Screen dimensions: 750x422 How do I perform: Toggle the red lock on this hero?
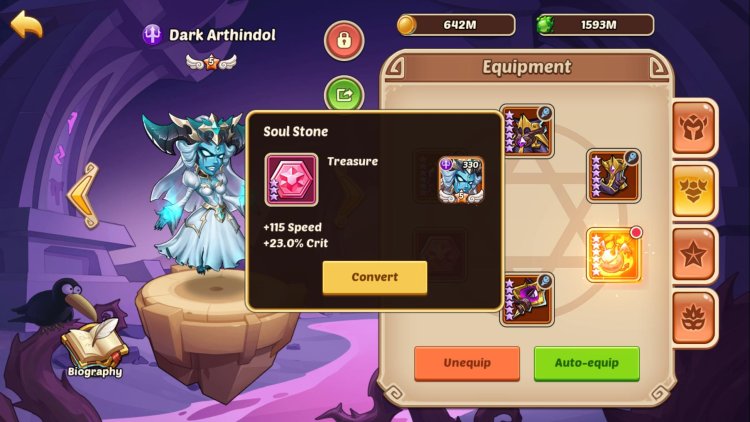tap(344, 41)
